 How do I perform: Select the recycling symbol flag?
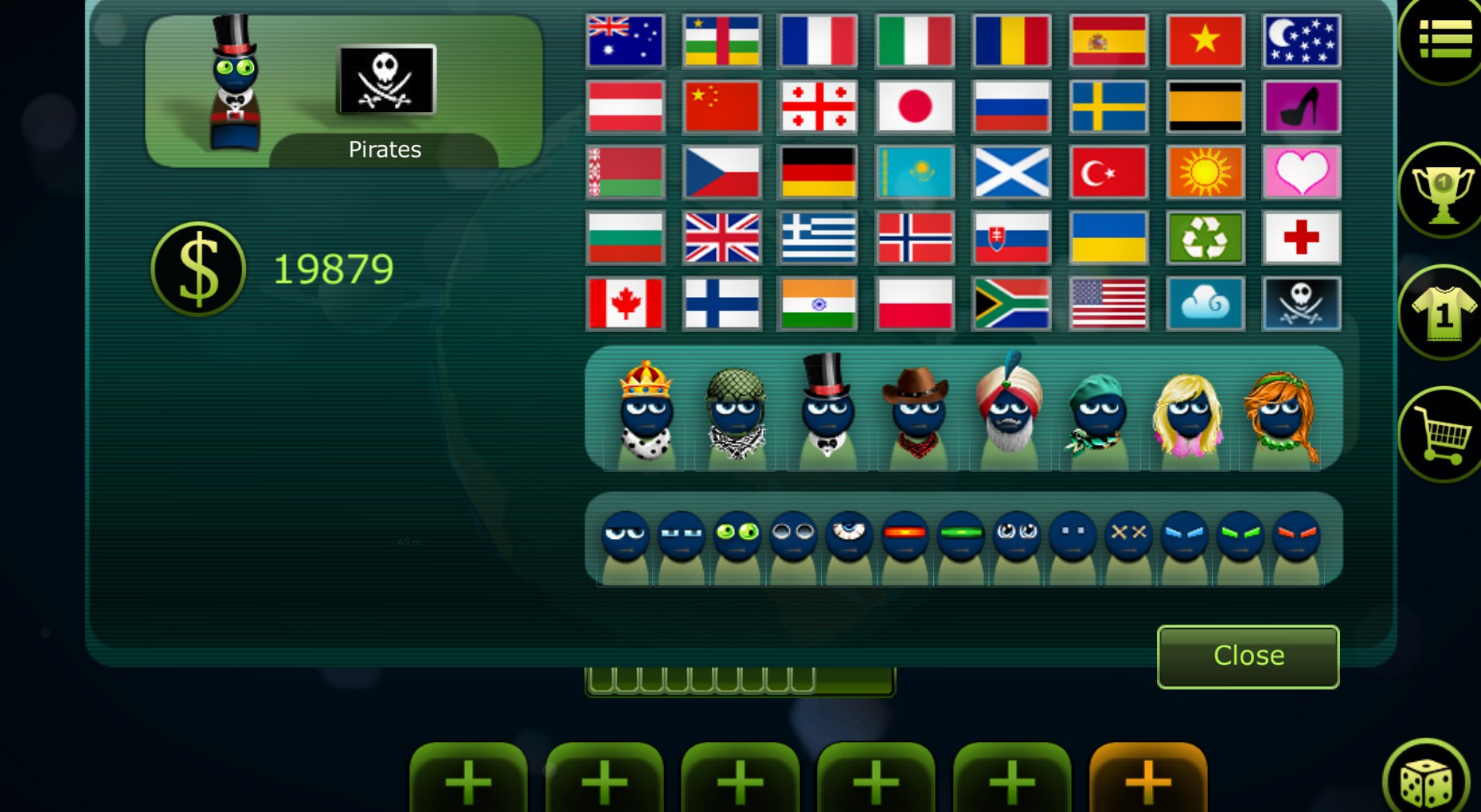click(1205, 238)
